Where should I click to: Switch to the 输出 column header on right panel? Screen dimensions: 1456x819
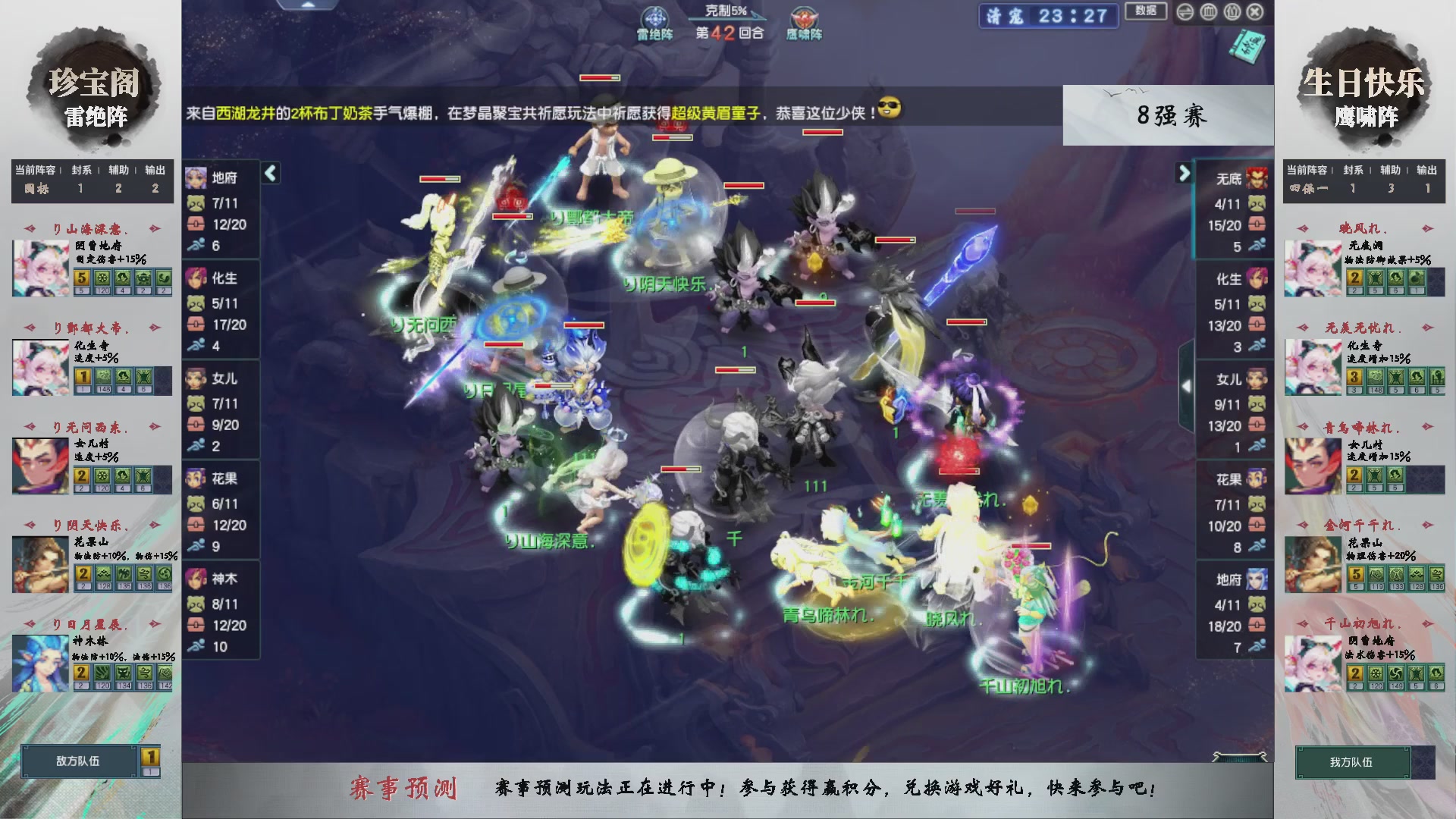[1429, 170]
